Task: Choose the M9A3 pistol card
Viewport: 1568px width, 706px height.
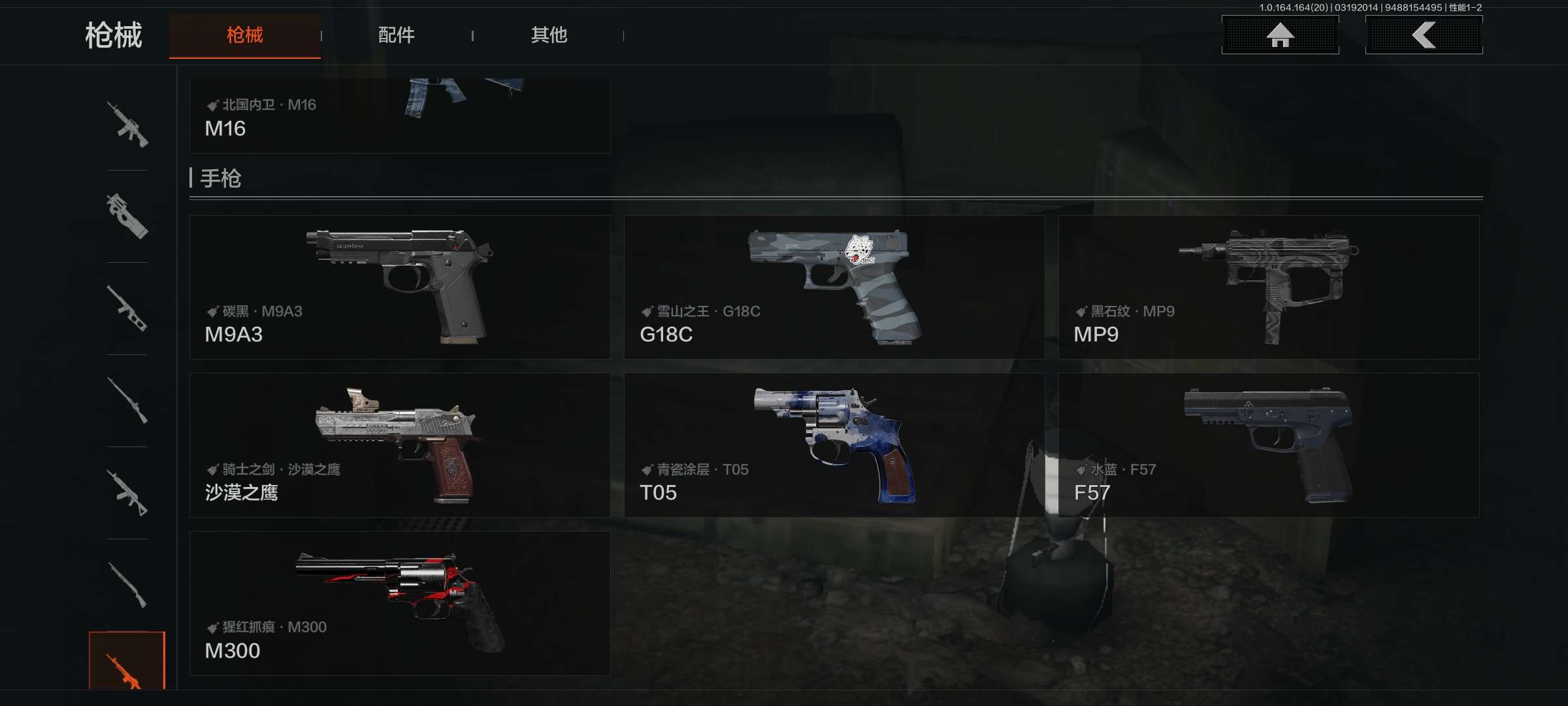Action: click(399, 287)
